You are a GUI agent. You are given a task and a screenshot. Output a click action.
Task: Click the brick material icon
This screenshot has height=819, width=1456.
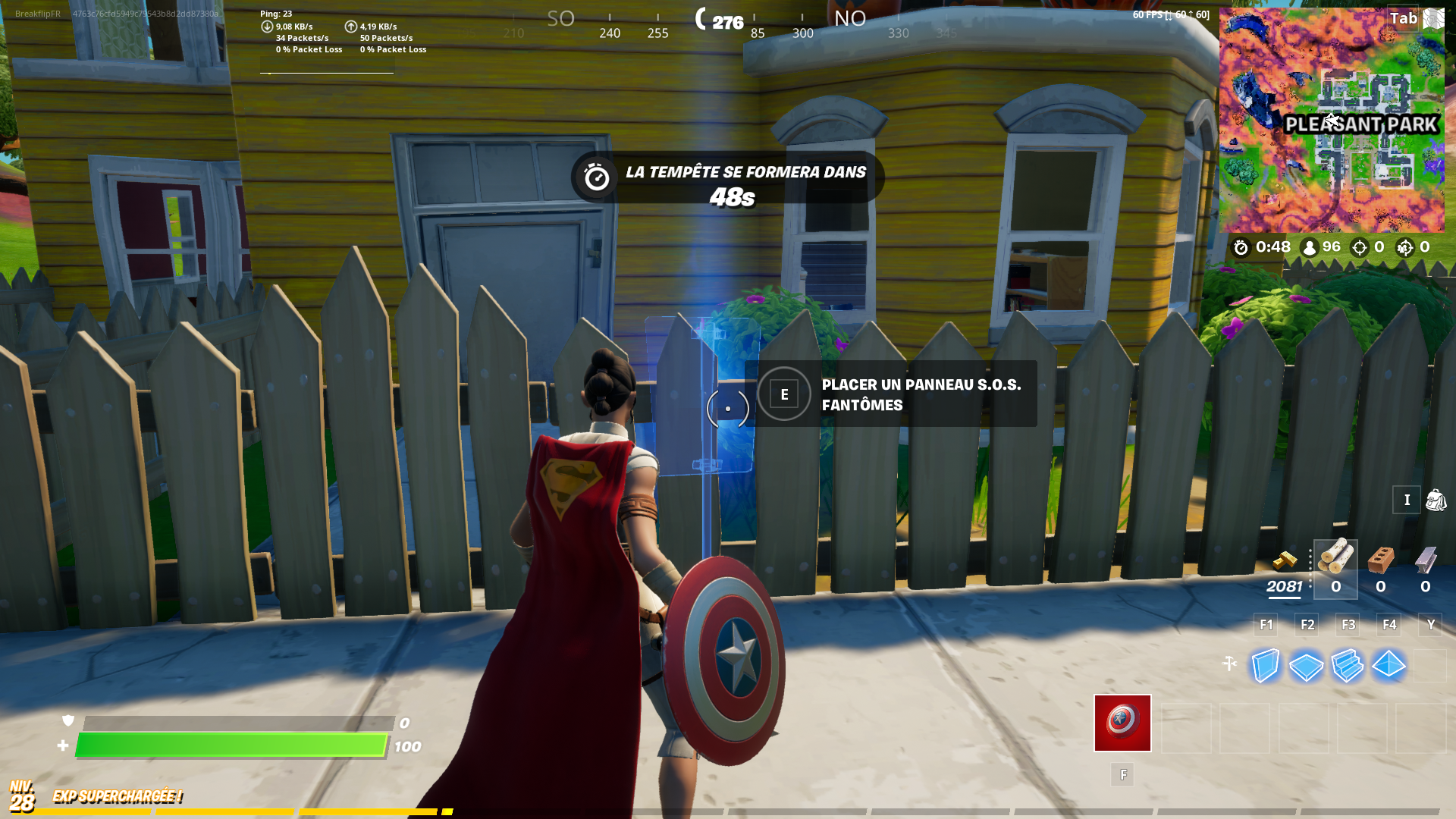click(1380, 560)
